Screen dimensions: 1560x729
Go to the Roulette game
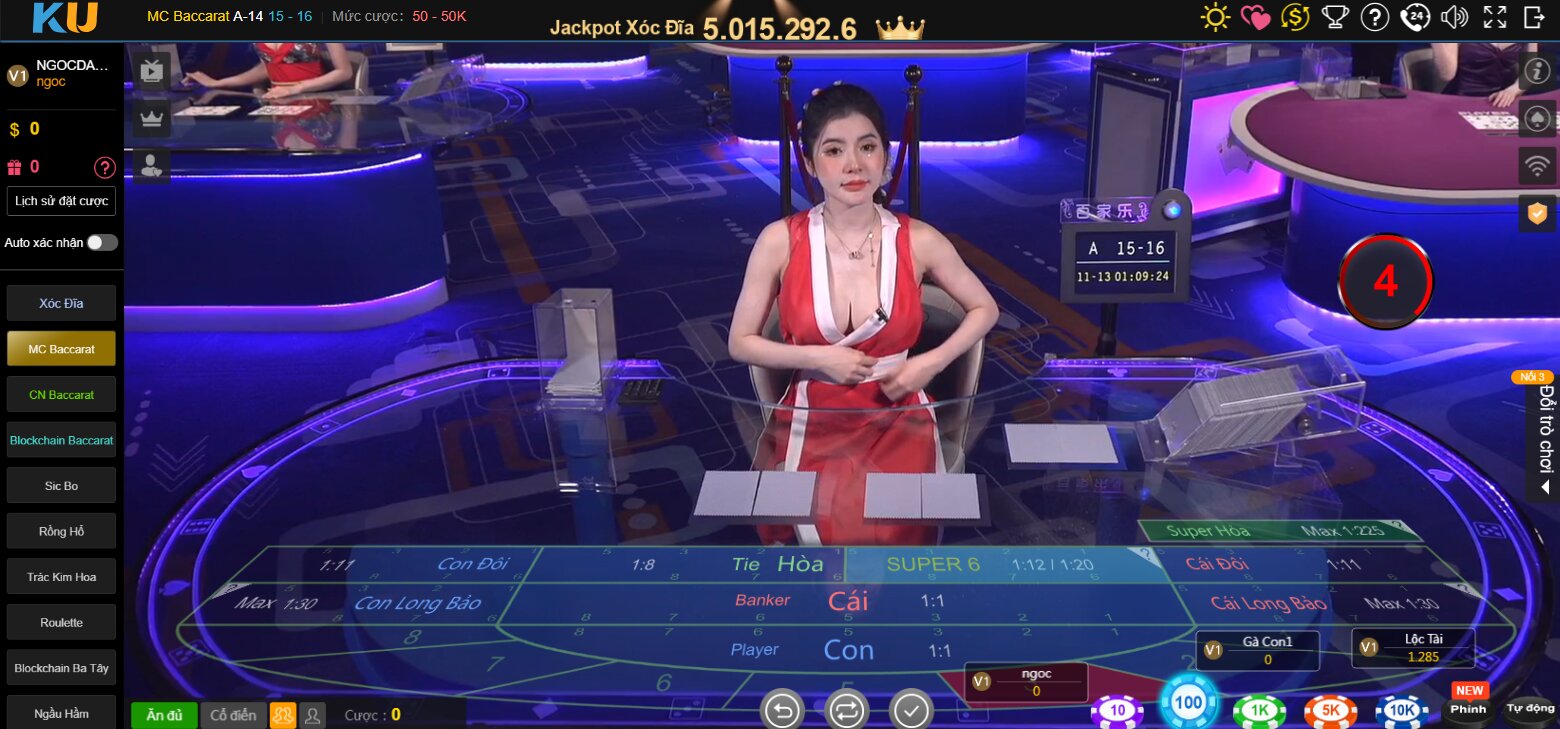(x=61, y=622)
